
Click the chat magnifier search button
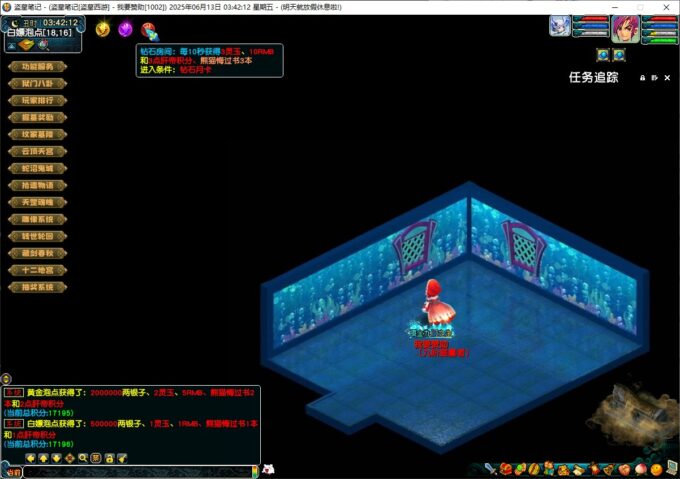coord(83,458)
